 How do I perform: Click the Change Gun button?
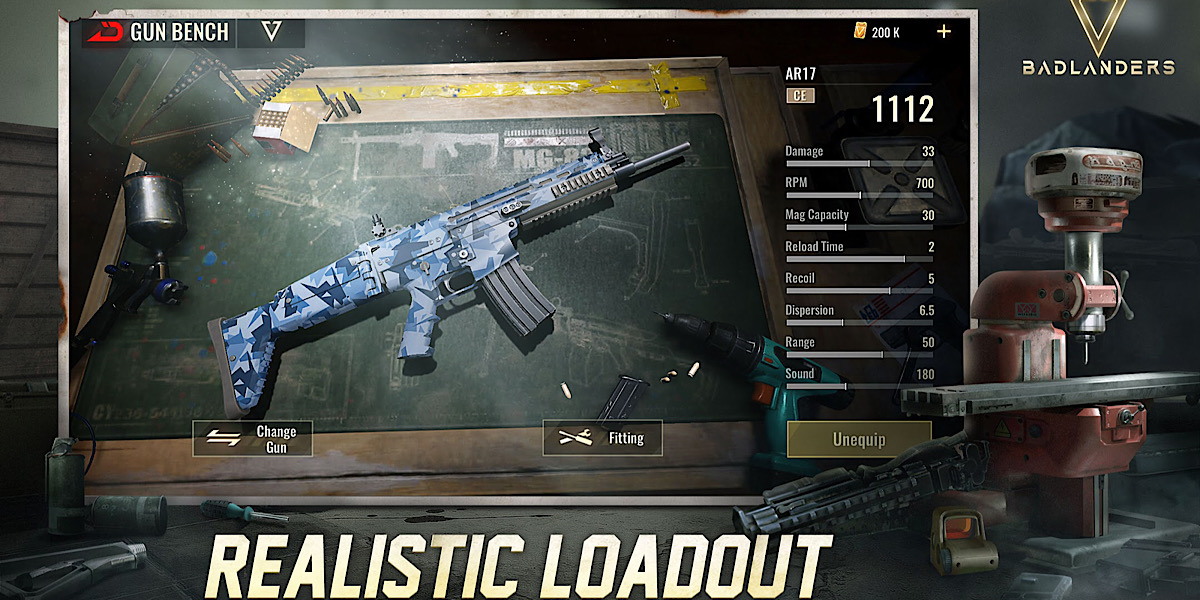[253, 439]
